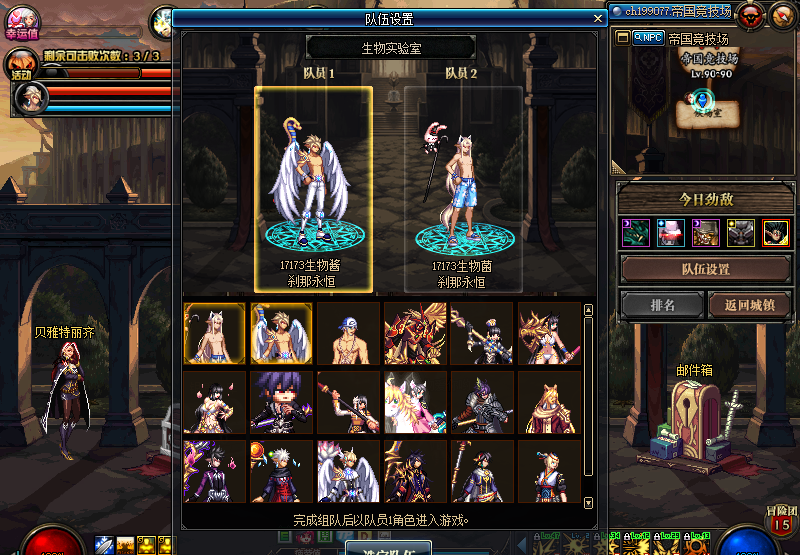
Task: Open the compass icon at top right
Action: pos(781,13)
